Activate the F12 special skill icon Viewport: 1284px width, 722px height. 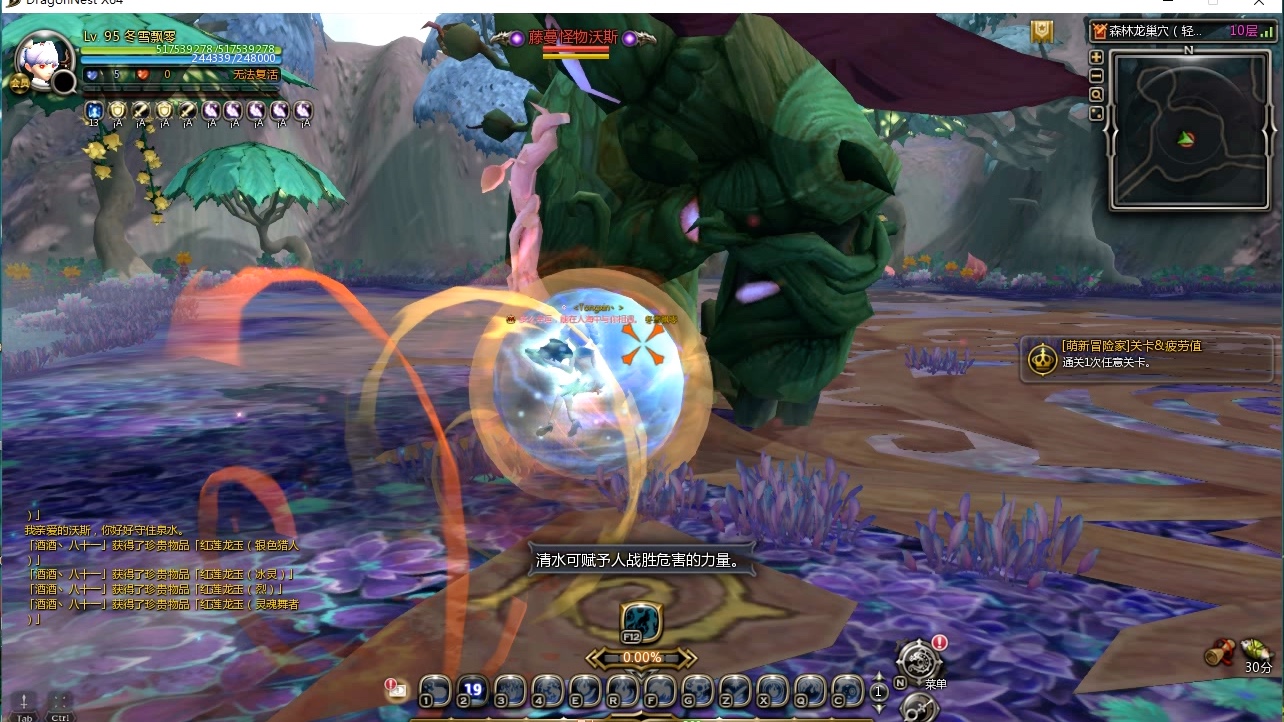(x=640, y=622)
